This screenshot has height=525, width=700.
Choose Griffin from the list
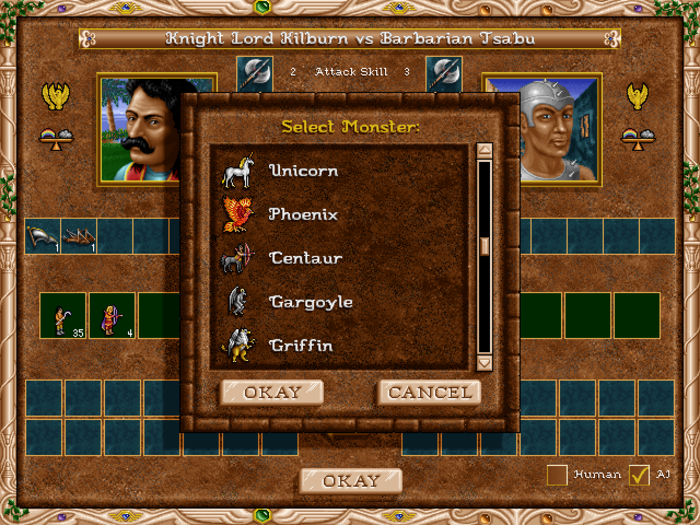coord(301,346)
